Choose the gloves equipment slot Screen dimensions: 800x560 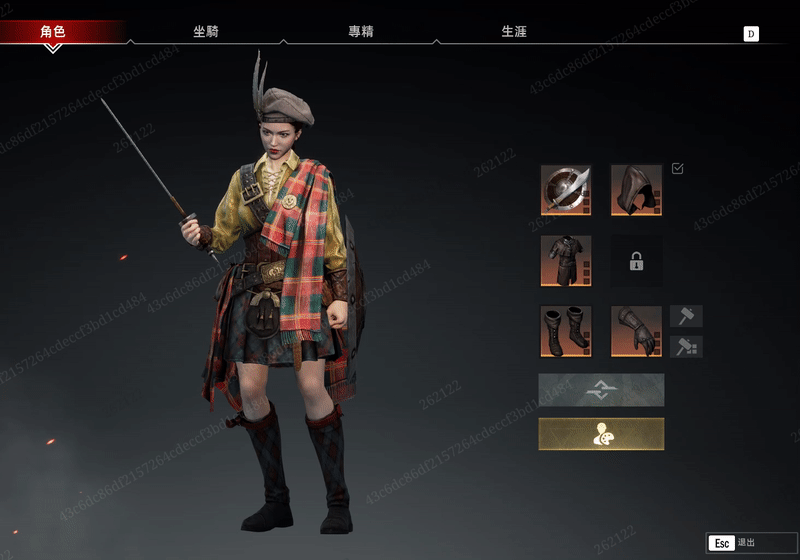[x=636, y=331]
